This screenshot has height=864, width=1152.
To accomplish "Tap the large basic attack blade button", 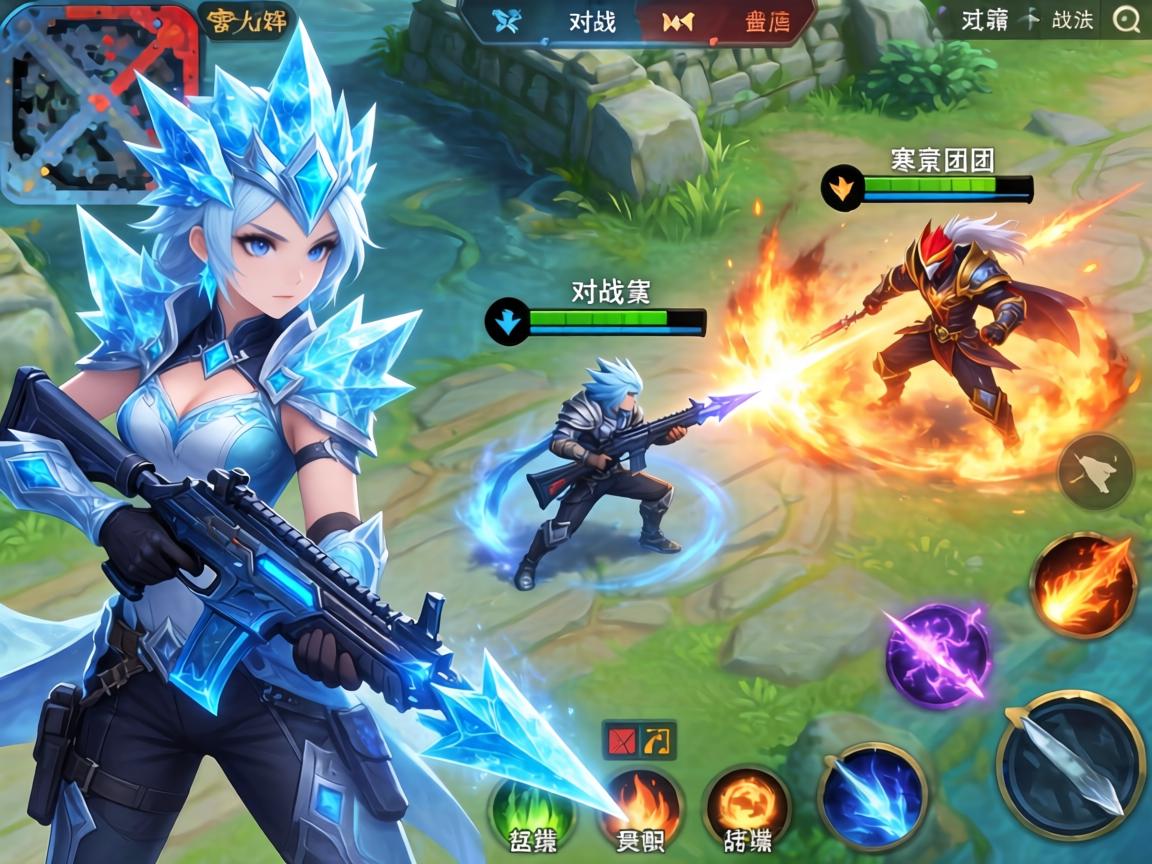I will pyautogui.click(x=1071, y=764).
